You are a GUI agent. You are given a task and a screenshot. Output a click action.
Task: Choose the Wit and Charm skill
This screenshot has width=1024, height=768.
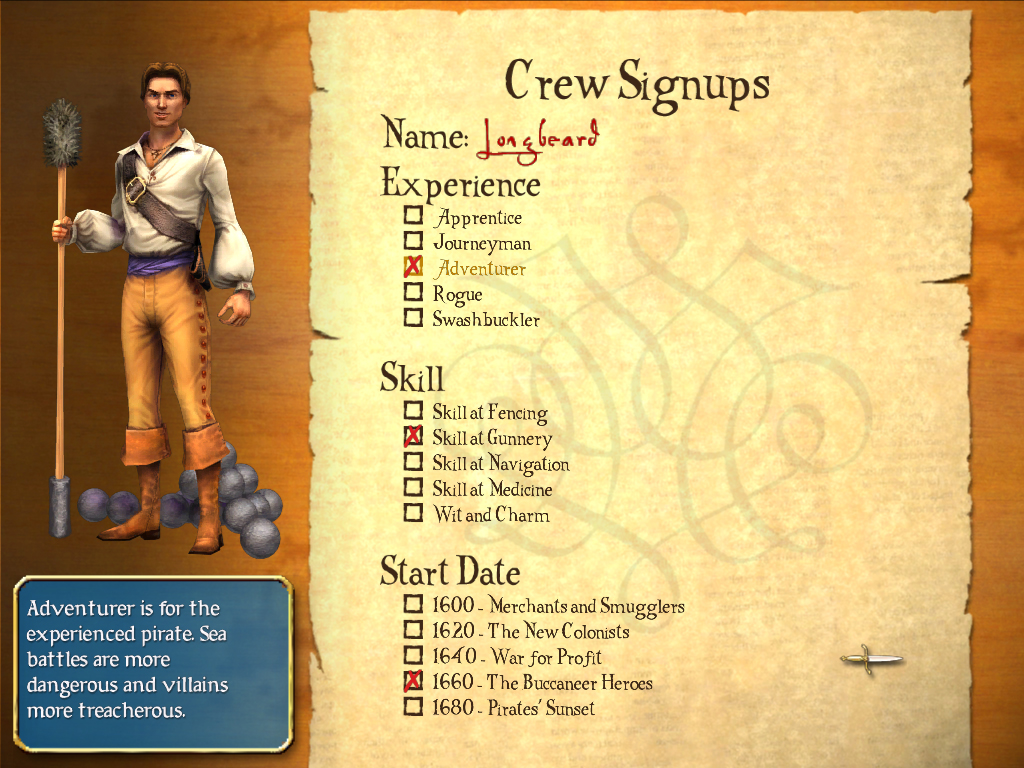click(x=413, y=514)
